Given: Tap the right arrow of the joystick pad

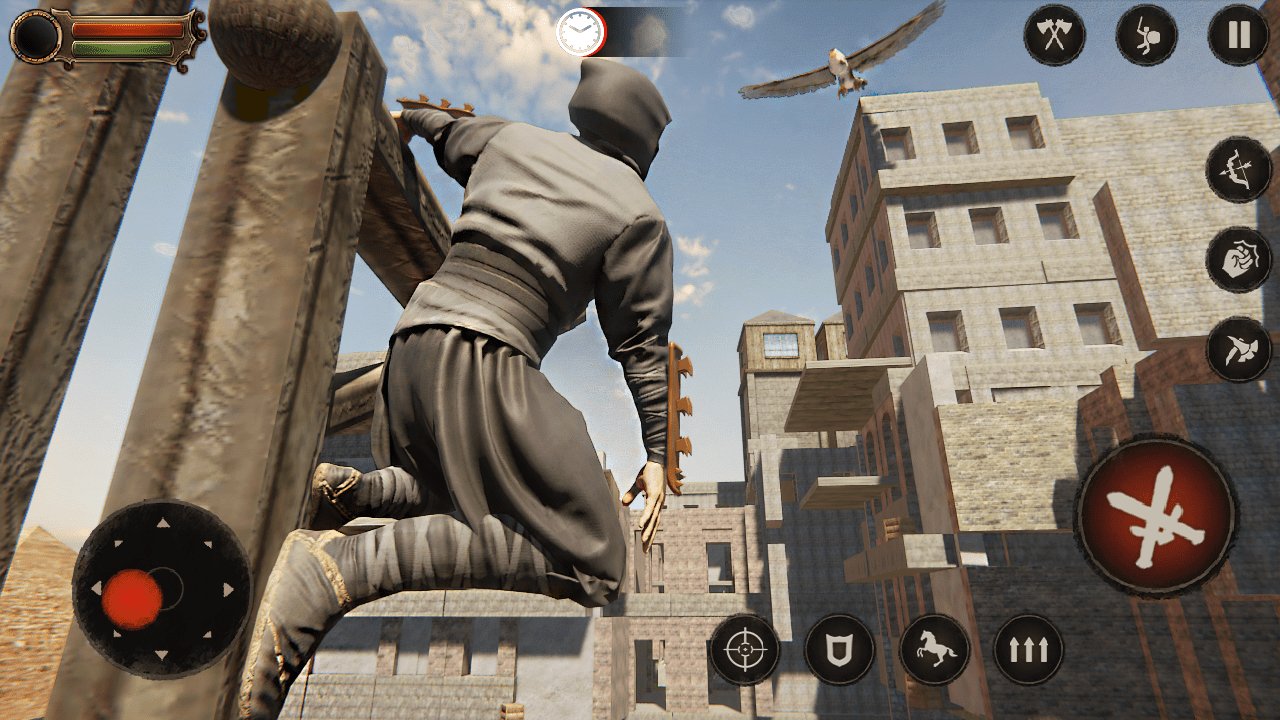Looking at the screenshot, I should click(x=228, y=588).
